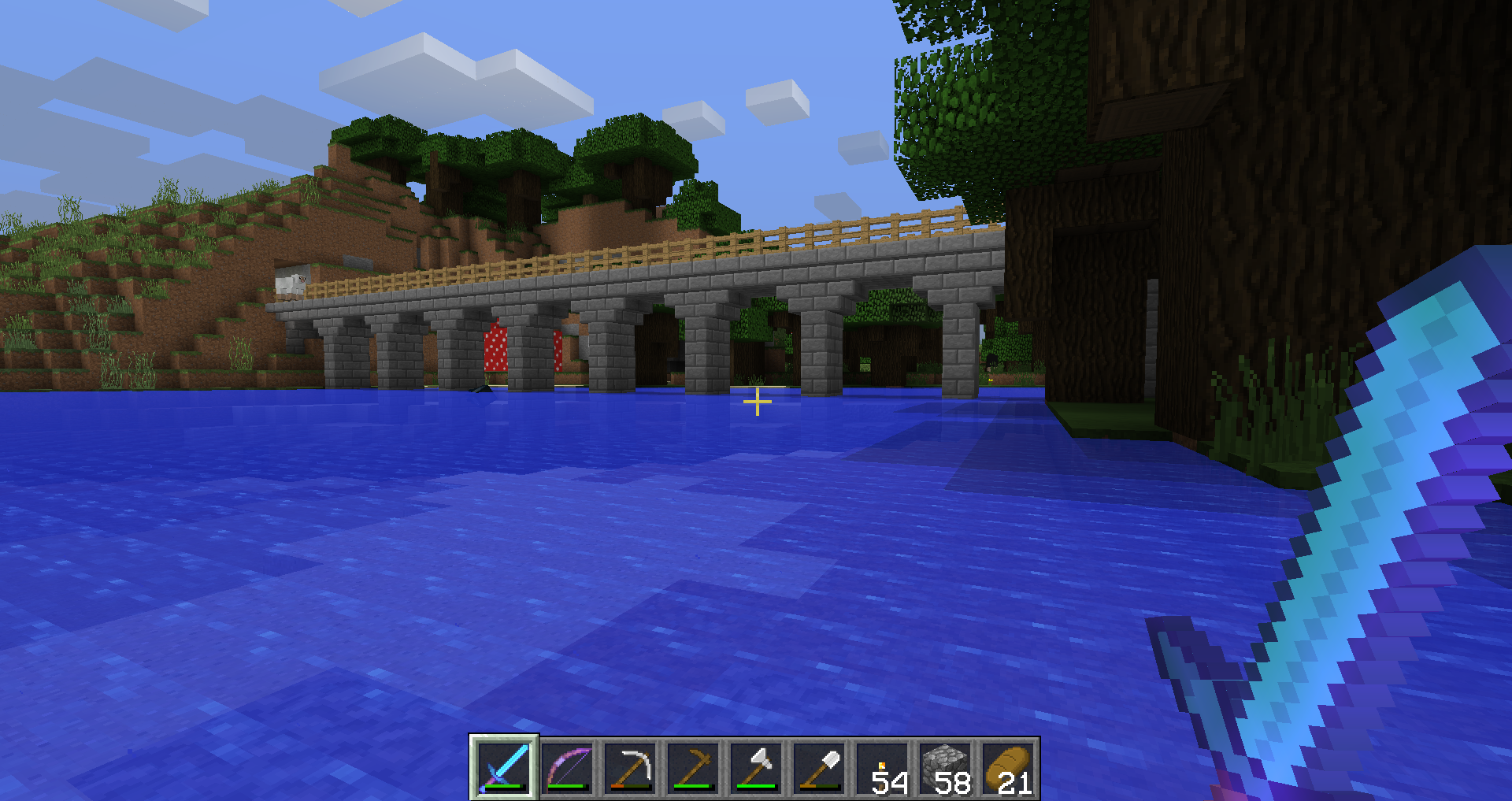Choose the enchanted bow in the hotbar
The width and height of the screenshot is (1512, 801).
tap(567, 768)
